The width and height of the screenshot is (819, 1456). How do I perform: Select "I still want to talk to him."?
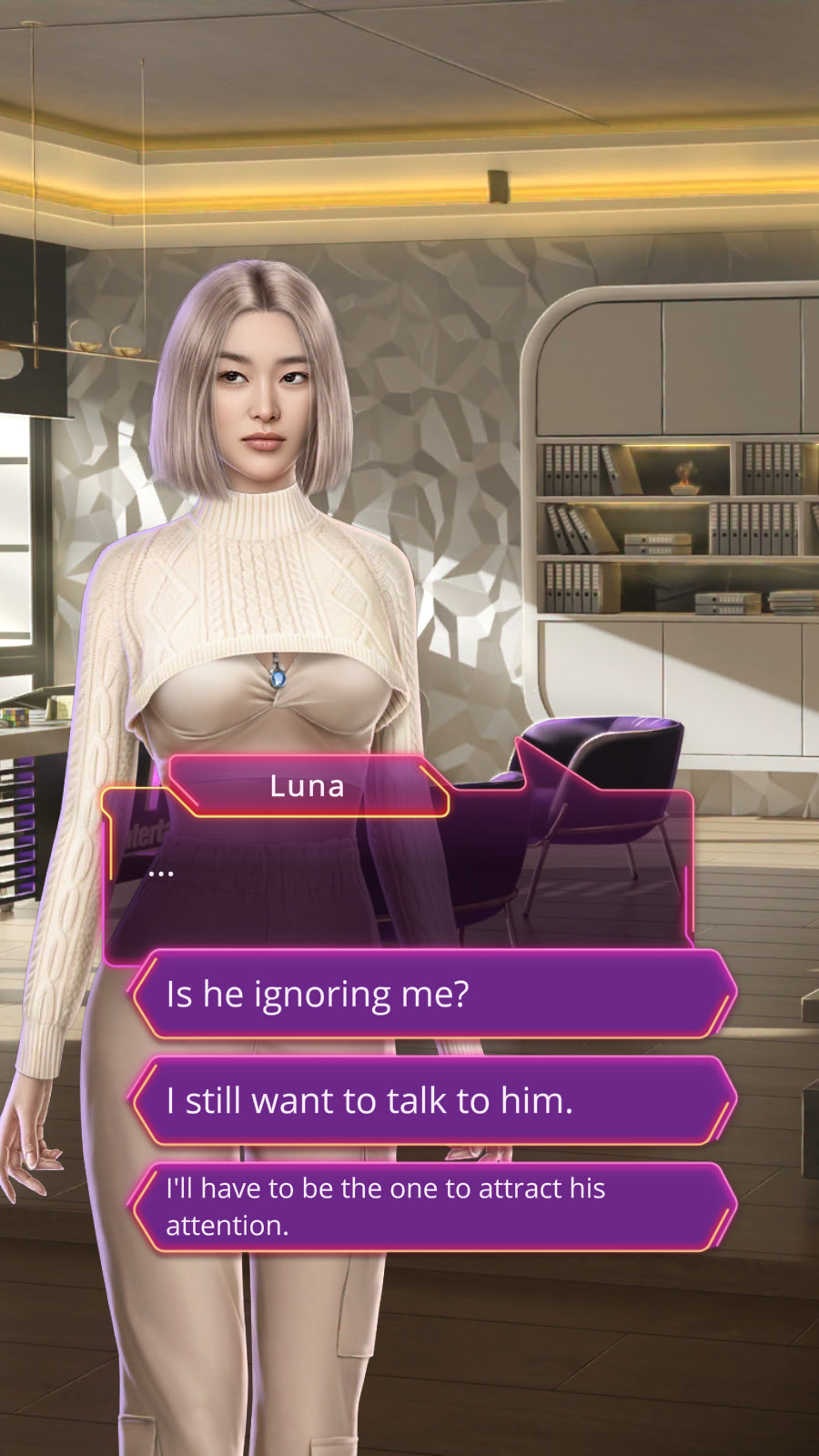(x=432, y=1100)
